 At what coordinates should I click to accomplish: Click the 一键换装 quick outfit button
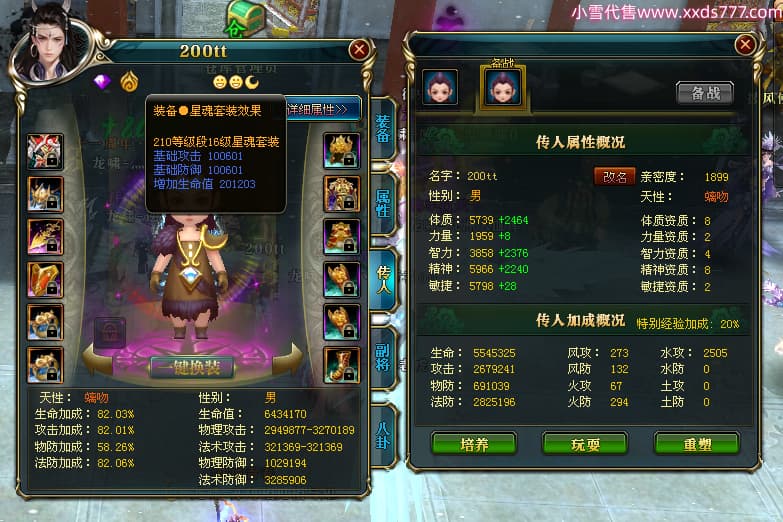click(191, 367)
